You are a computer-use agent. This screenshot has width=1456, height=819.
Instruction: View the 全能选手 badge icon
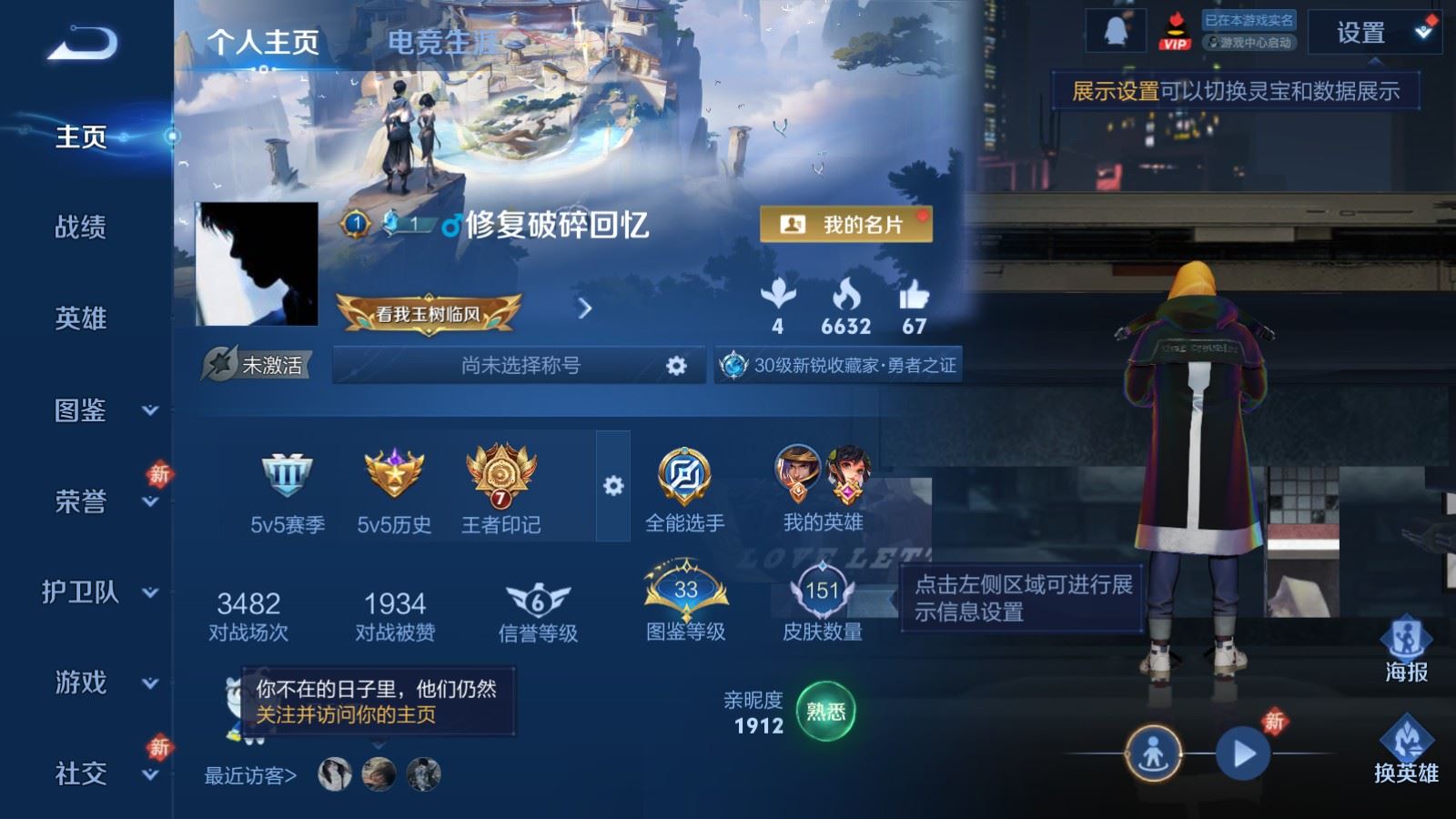pos(683,473)
